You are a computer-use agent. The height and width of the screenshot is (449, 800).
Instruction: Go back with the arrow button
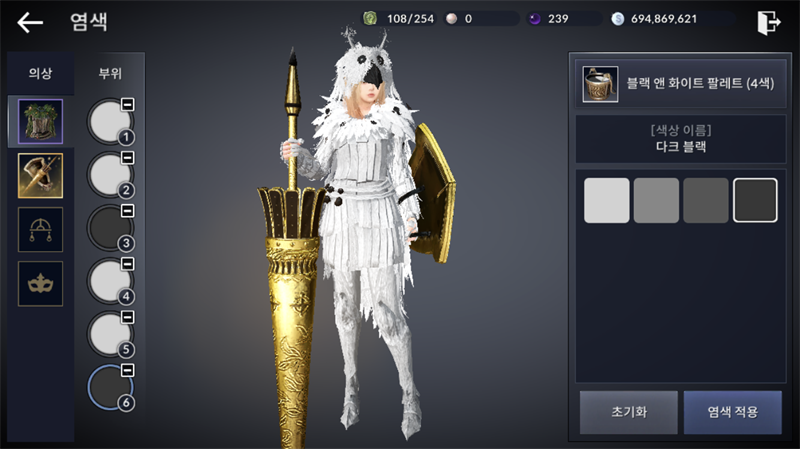click(x=31, y=22)
